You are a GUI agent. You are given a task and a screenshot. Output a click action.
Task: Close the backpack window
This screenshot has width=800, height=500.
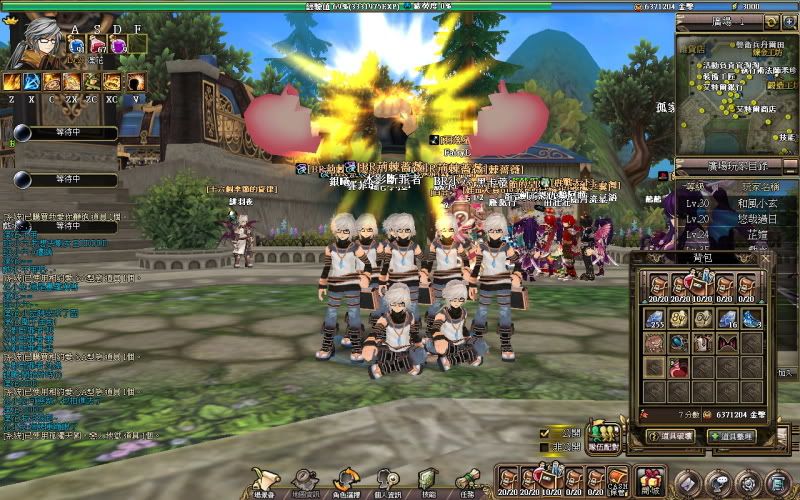click(x=765, y=258)
